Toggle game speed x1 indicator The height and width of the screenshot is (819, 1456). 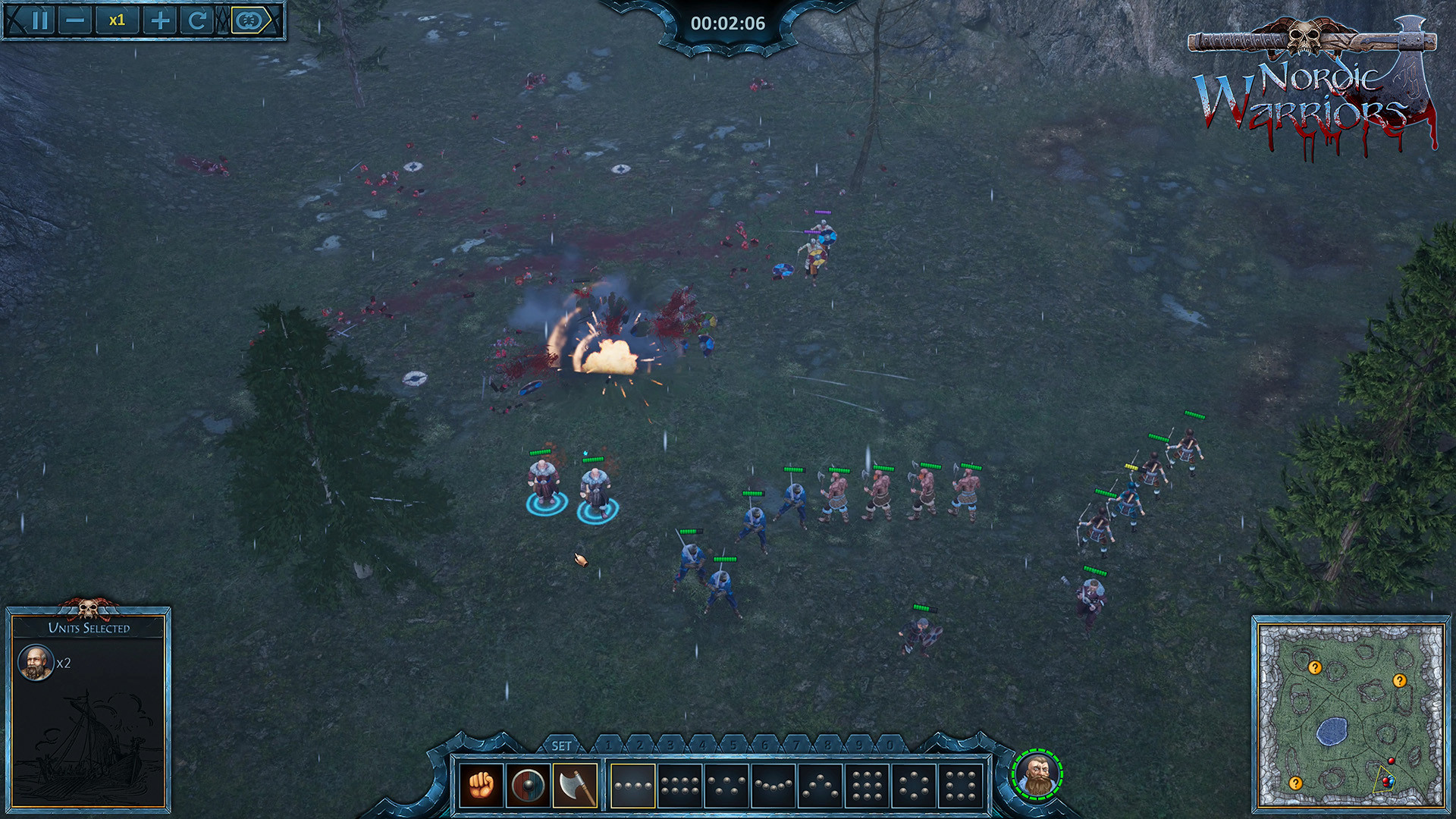click(x=118, y=20)
